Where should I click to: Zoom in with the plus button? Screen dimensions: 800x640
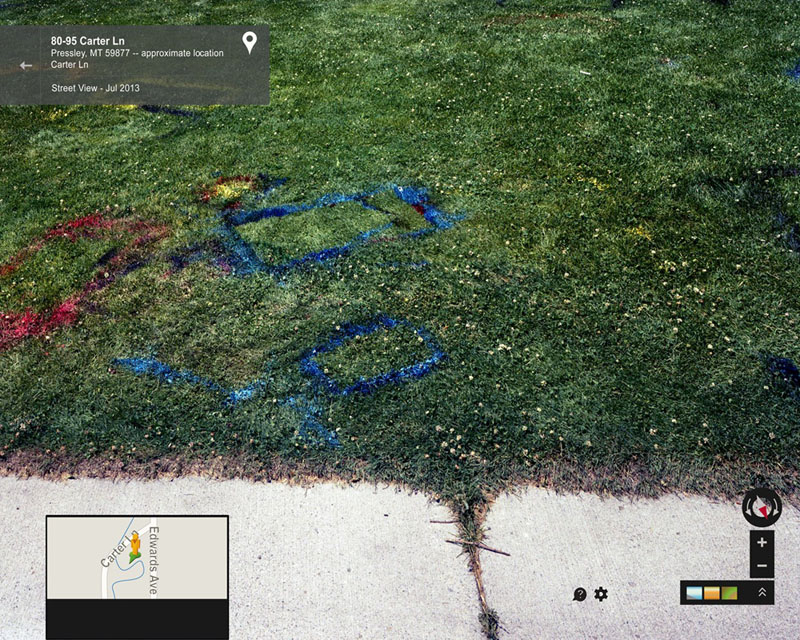coord(762,542)
